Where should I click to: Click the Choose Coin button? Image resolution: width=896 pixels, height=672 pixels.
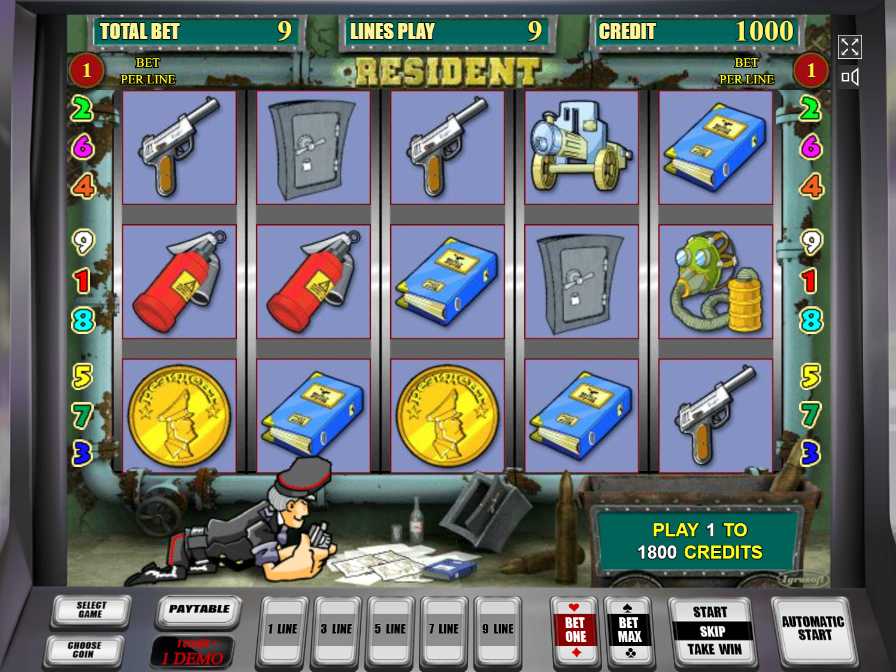85,650
